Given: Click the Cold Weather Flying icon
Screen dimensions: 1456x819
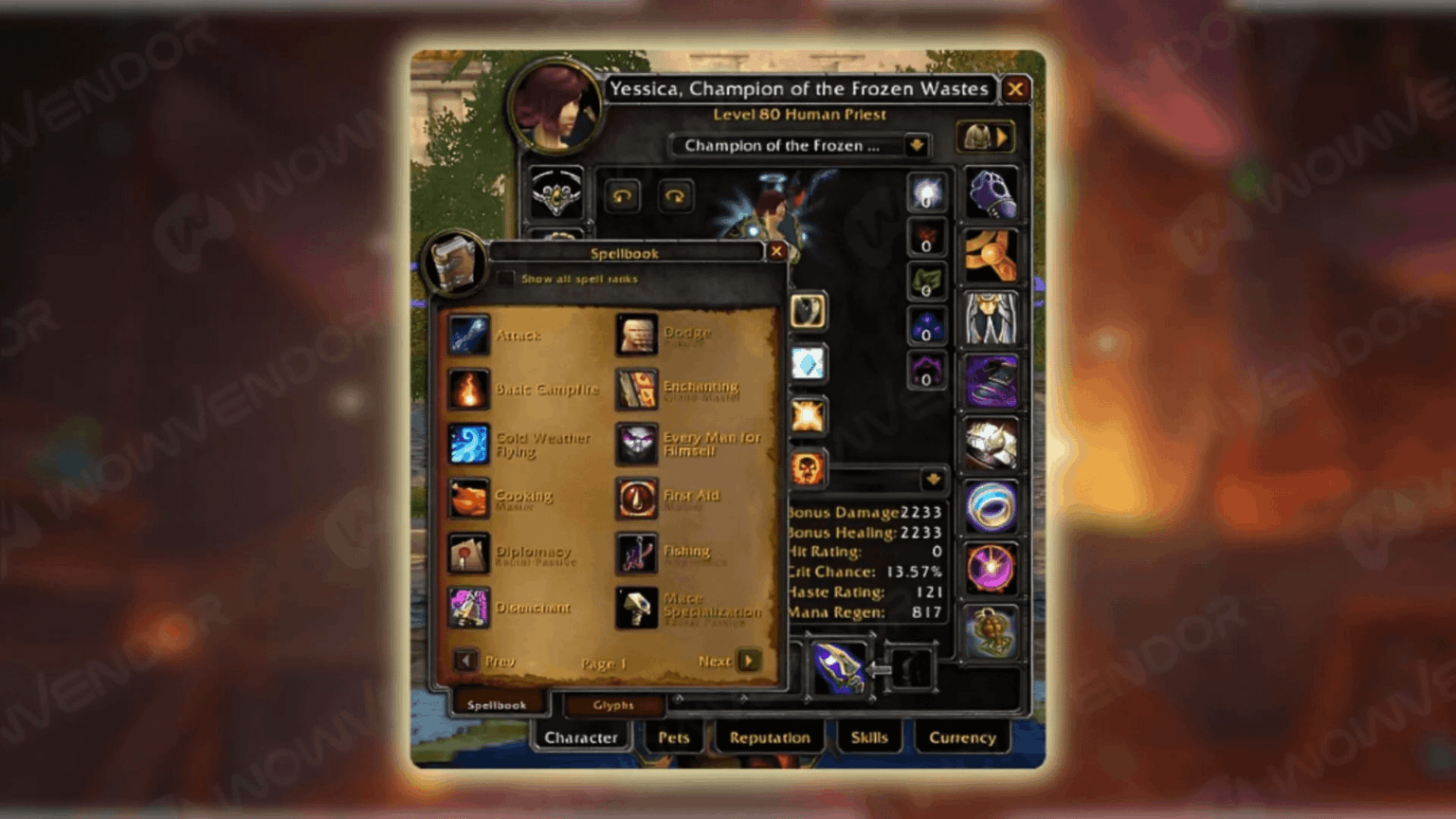Looking at the screenshot, I should [469, 444].
